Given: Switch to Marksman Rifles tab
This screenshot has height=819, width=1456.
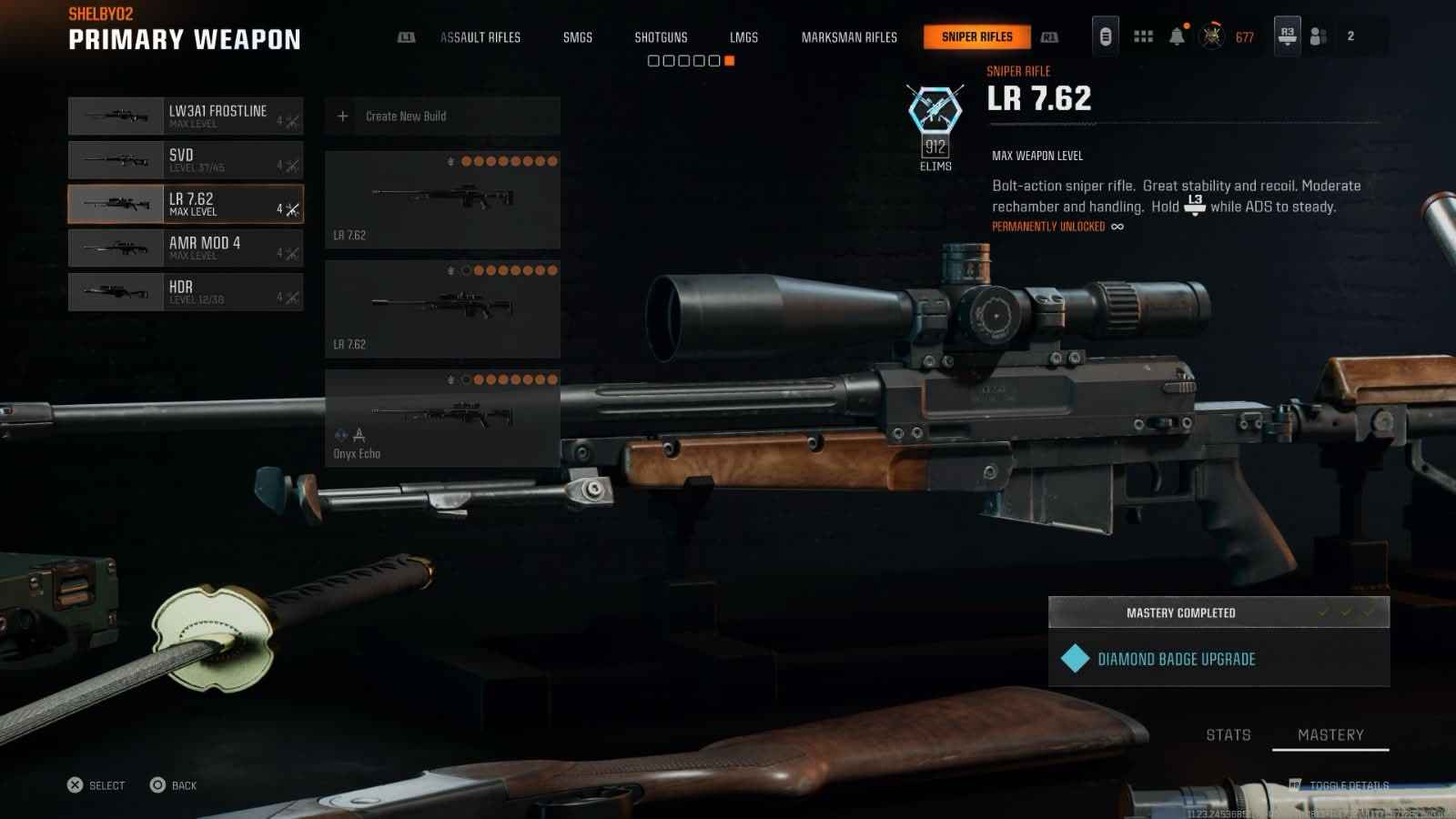Looking at the screenshot, I should click(849, 37).
